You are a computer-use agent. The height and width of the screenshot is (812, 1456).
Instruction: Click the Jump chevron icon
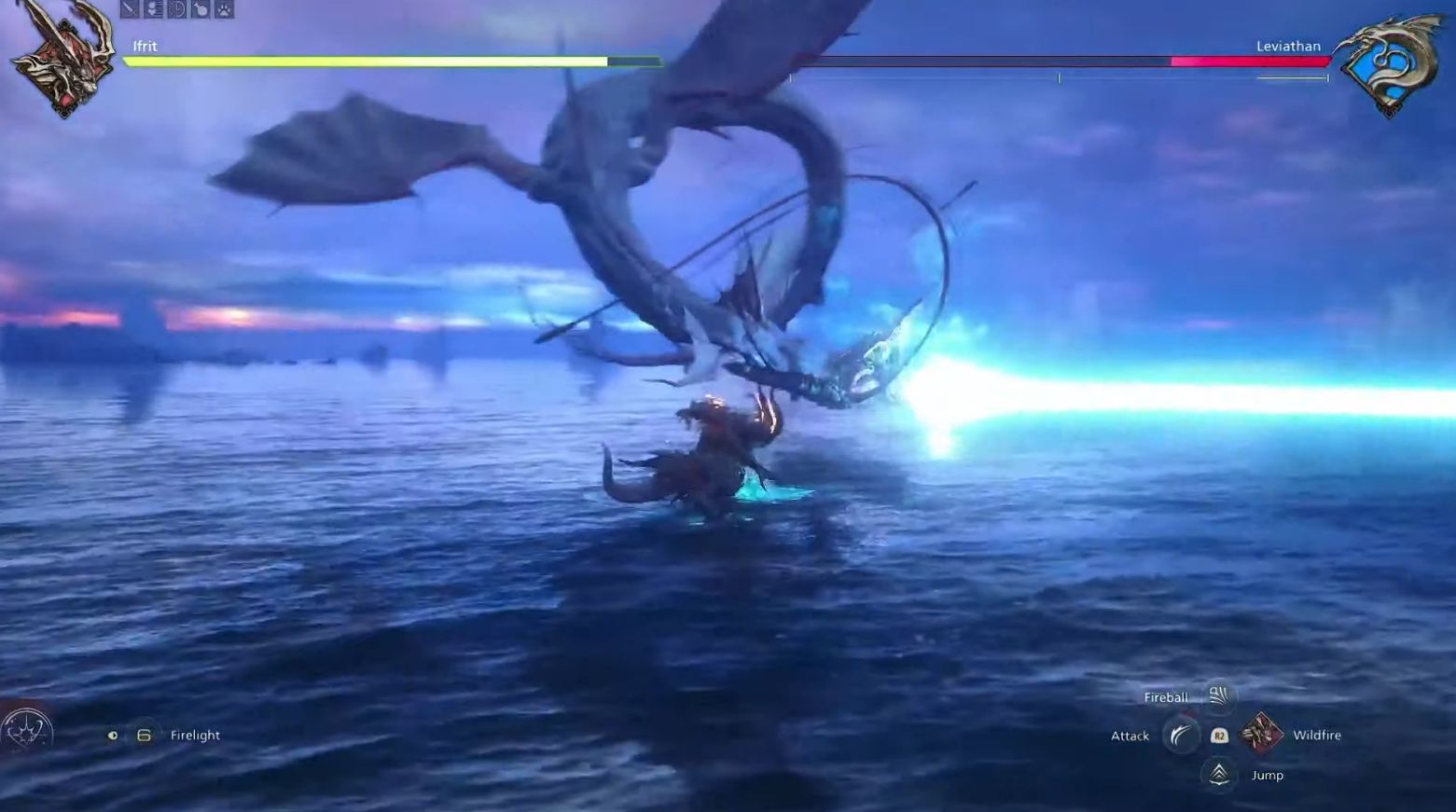1219,773
